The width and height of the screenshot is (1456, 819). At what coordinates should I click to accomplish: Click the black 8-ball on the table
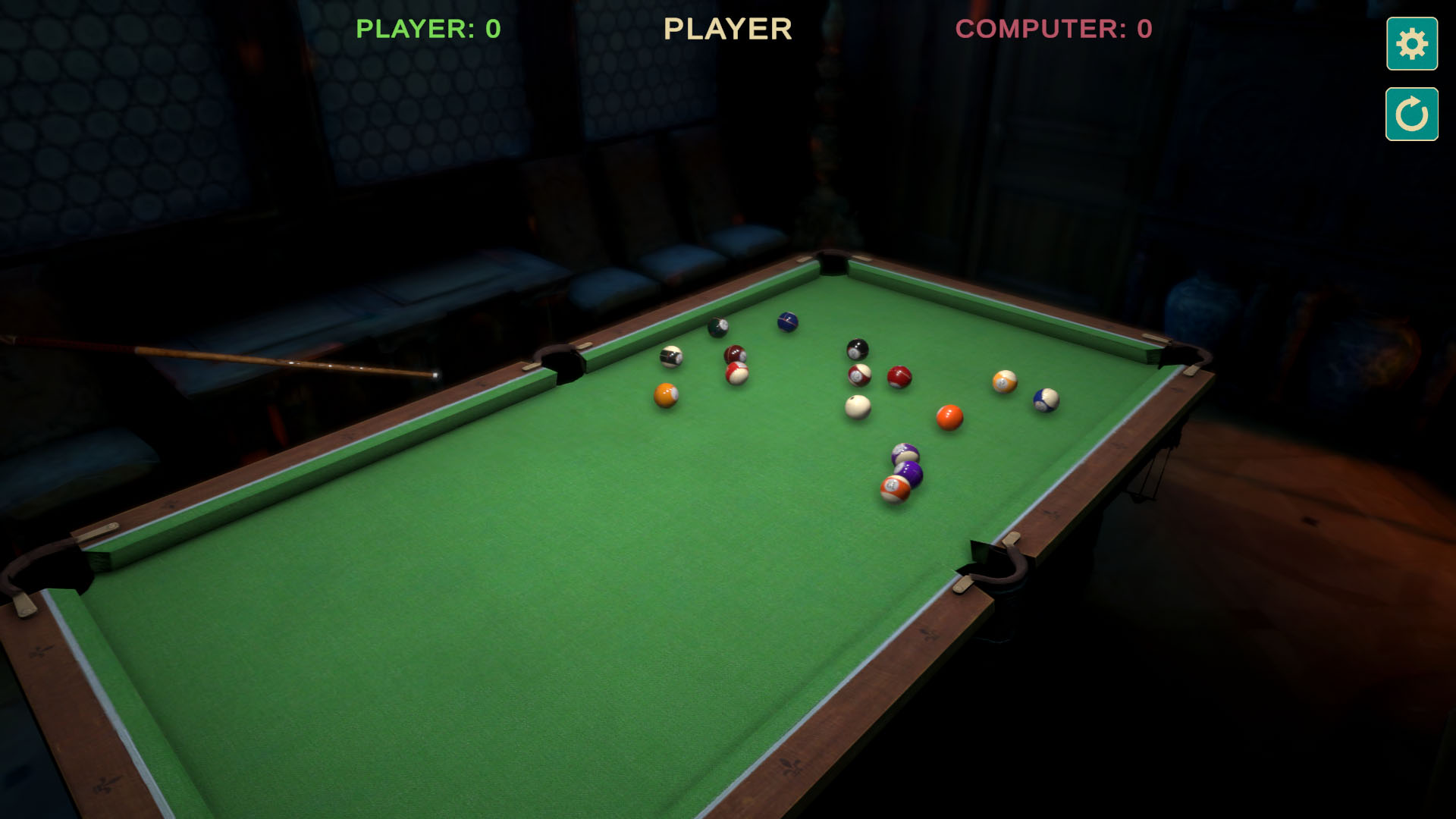coord(857,348)
